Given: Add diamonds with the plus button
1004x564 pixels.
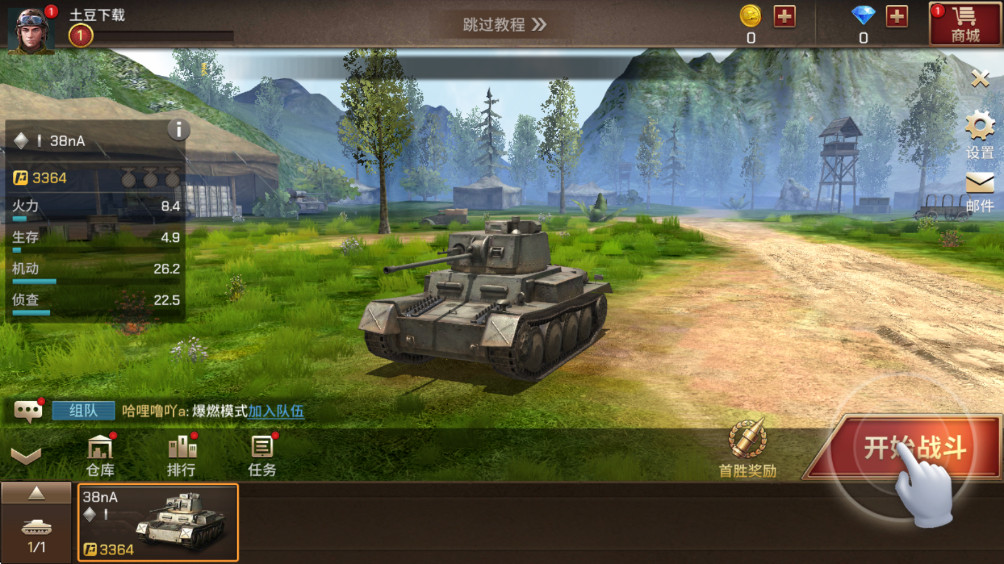Looking at the screenshot, I should 897,16.
